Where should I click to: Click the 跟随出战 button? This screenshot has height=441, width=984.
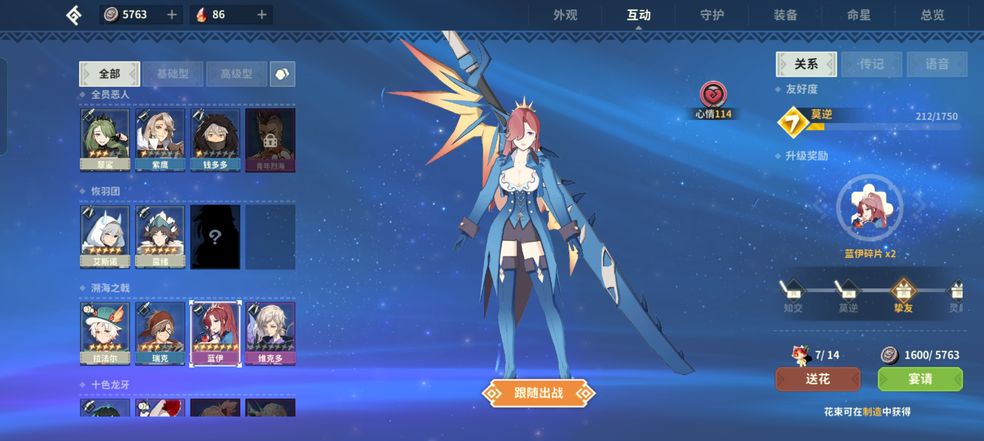537,393
